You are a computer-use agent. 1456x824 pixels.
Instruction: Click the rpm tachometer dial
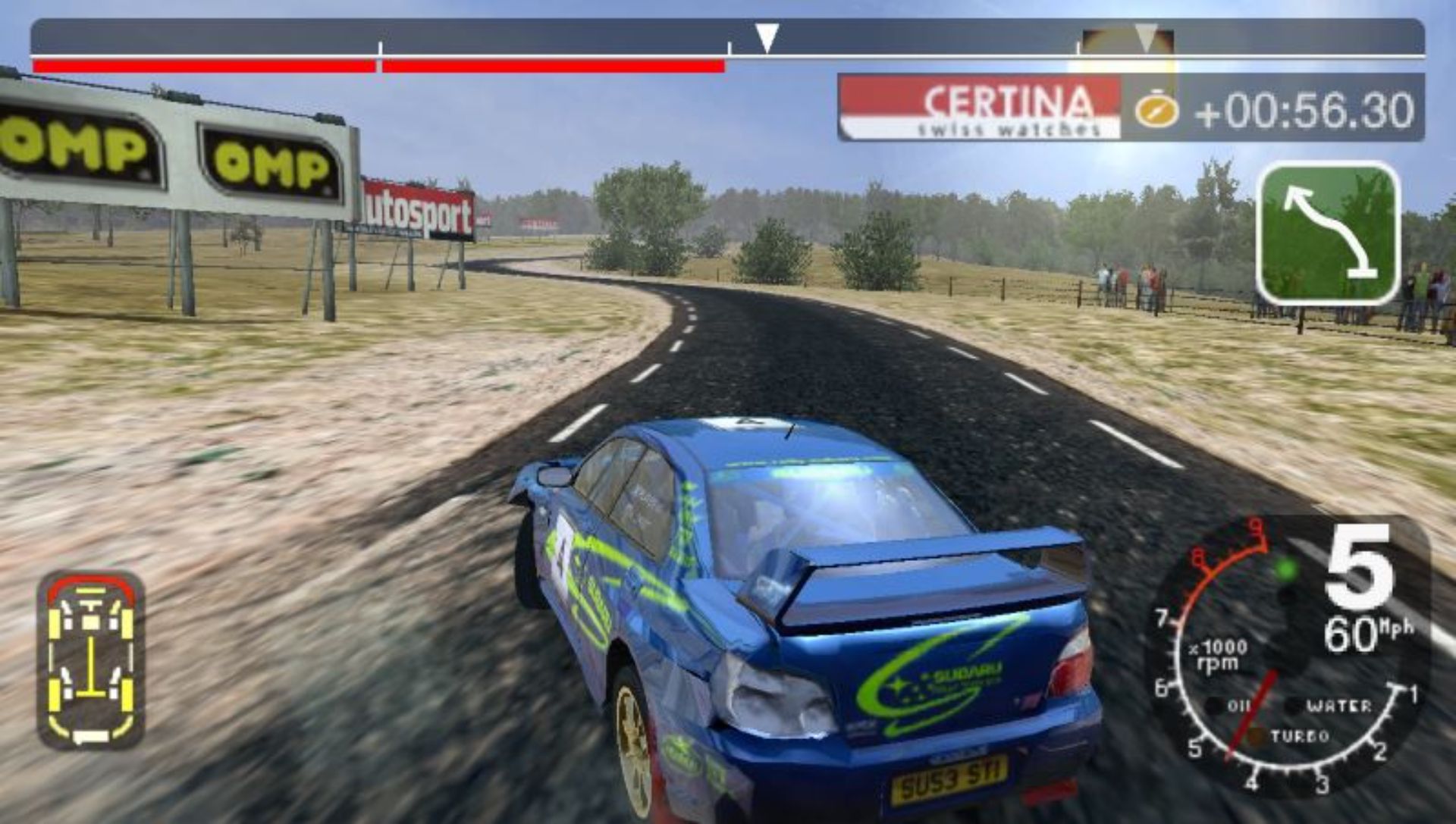[1274, 667]
